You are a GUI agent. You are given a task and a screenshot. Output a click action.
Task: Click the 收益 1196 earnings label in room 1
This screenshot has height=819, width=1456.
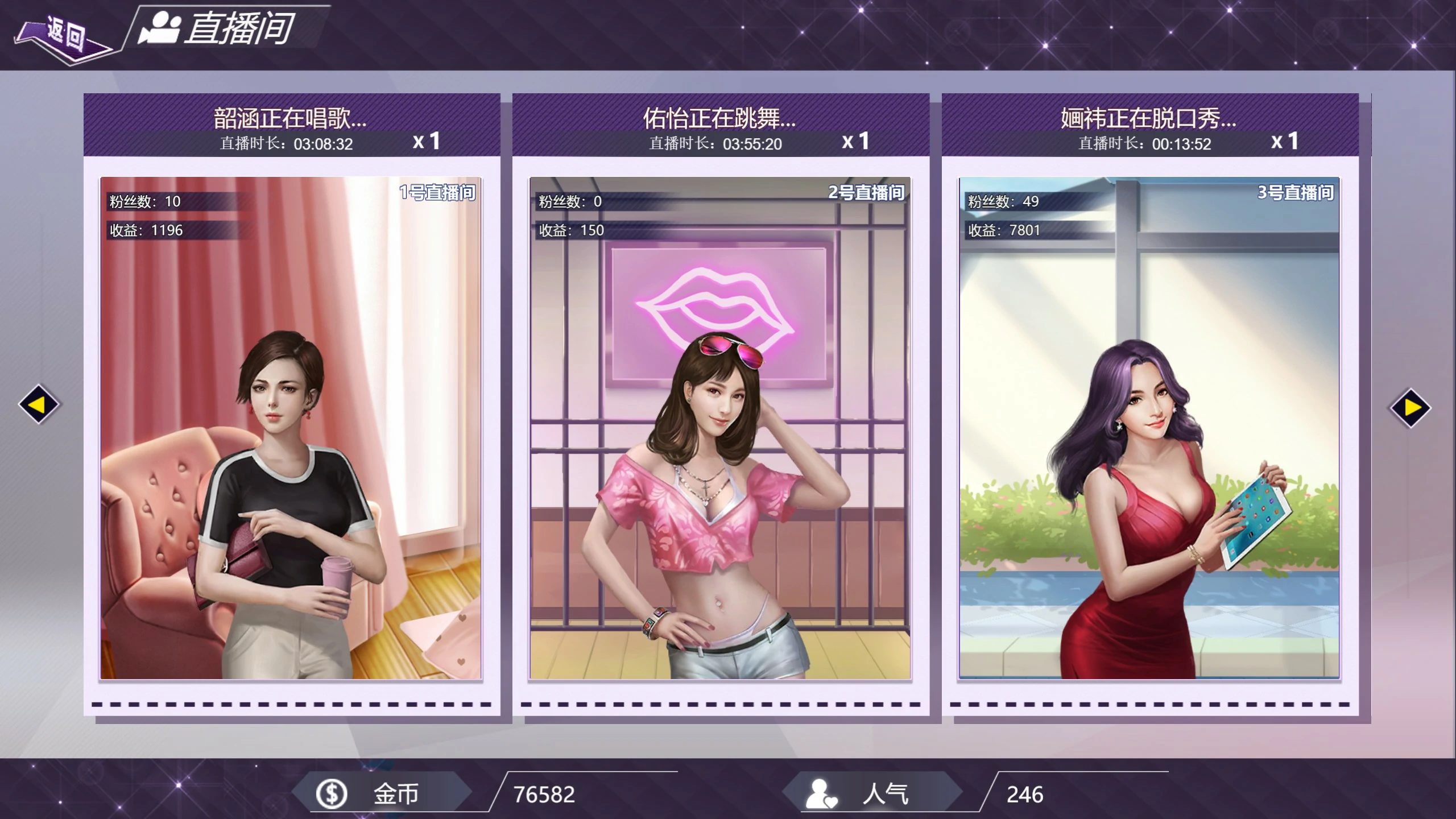(144, 230)
